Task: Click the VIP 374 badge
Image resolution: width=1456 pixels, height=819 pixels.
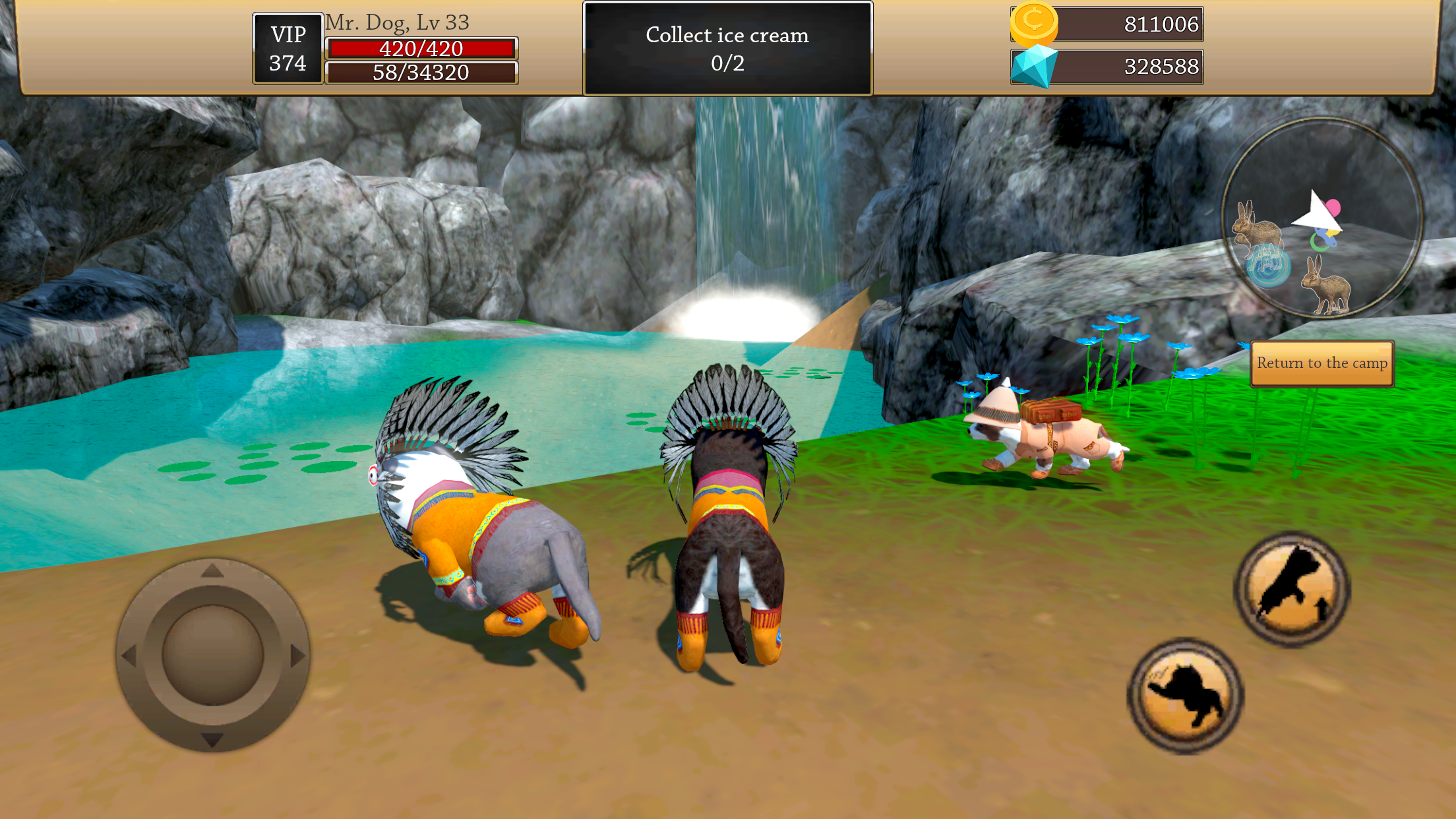Action: coord(288,49)
